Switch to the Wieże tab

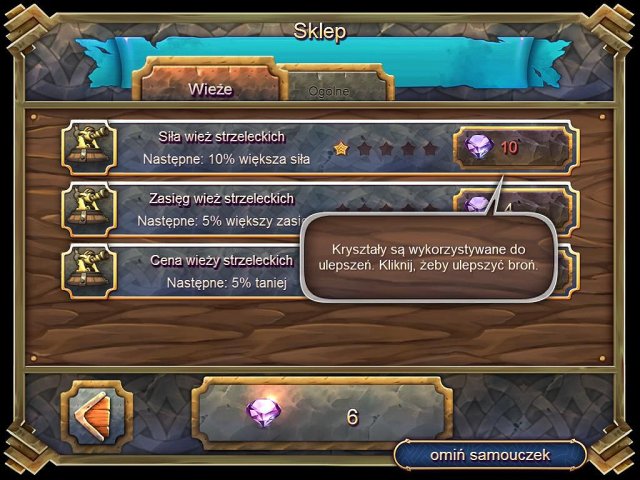pyautogui.click(x=209, y=87)
